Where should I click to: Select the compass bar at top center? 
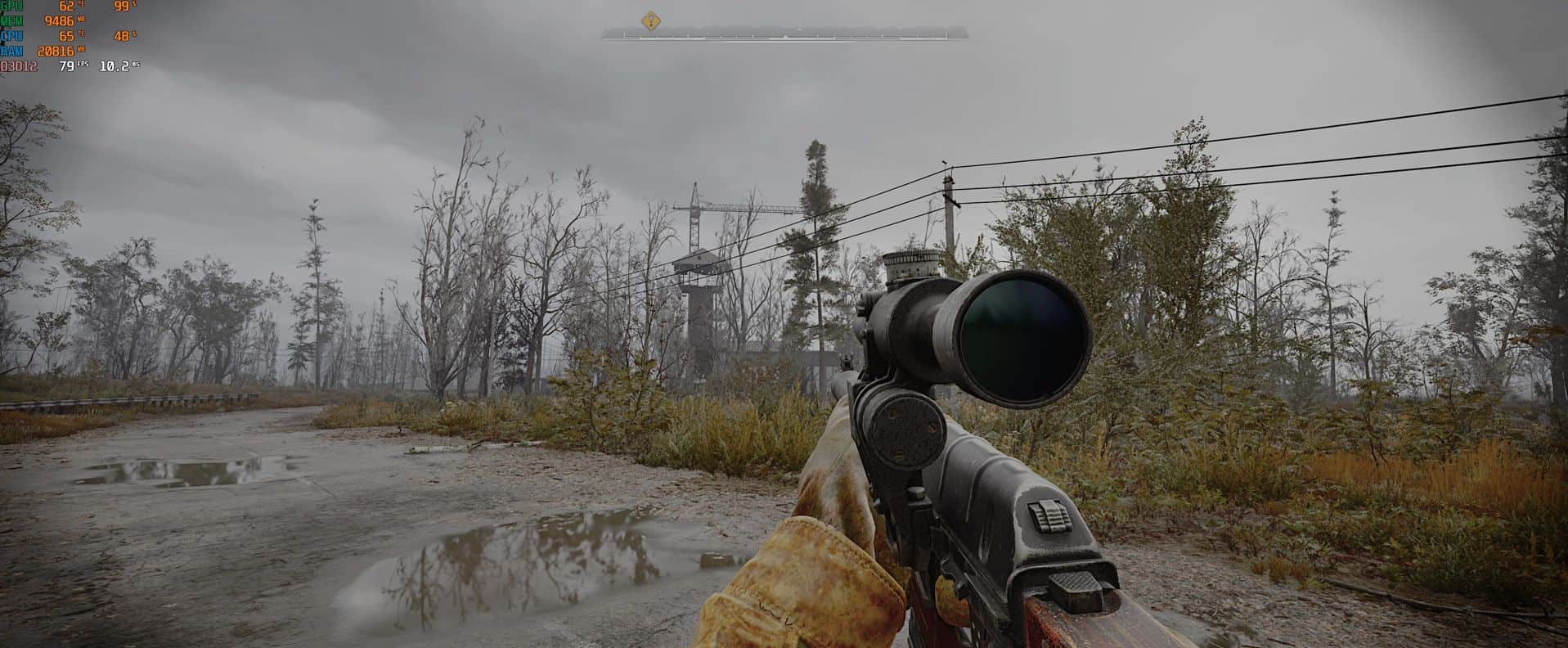click(x=785, y=34)
